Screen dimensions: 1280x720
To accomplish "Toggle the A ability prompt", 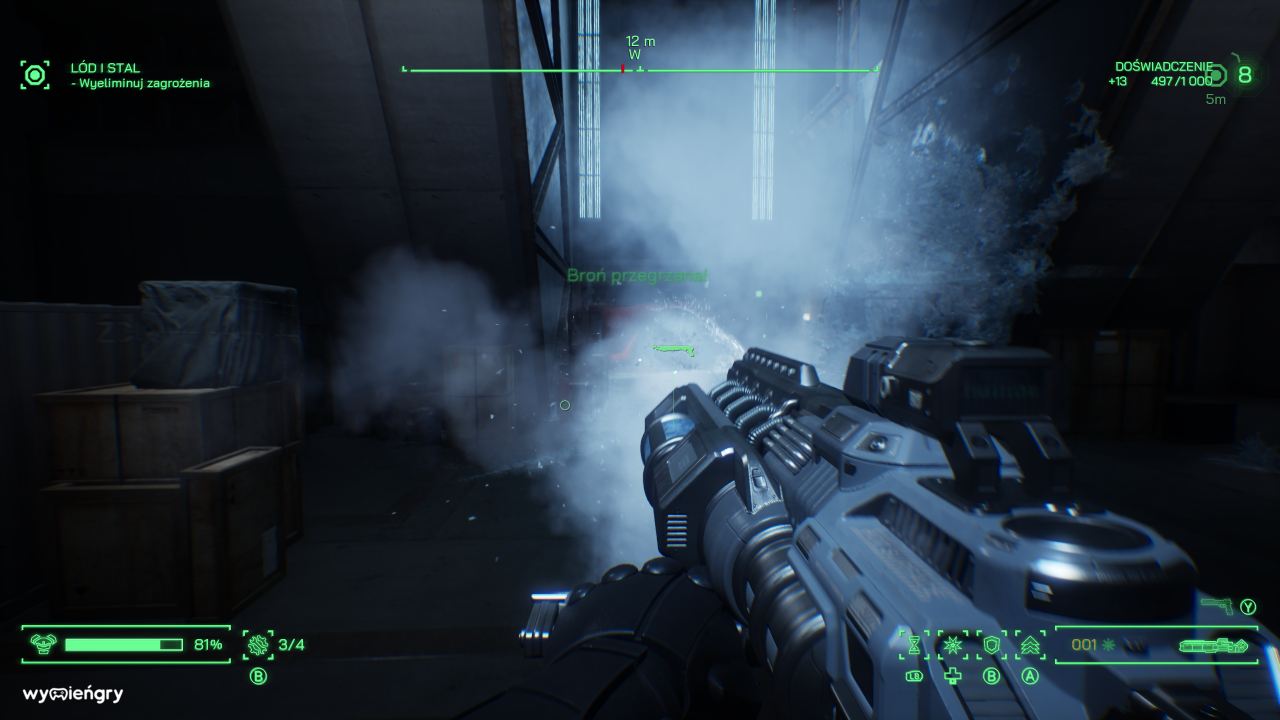I will [x=1029, y=676].
